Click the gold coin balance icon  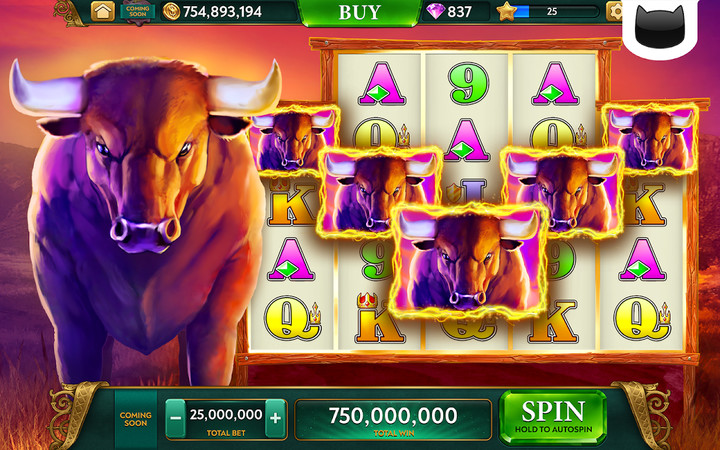pyautogui.click(x=171, y=12)
